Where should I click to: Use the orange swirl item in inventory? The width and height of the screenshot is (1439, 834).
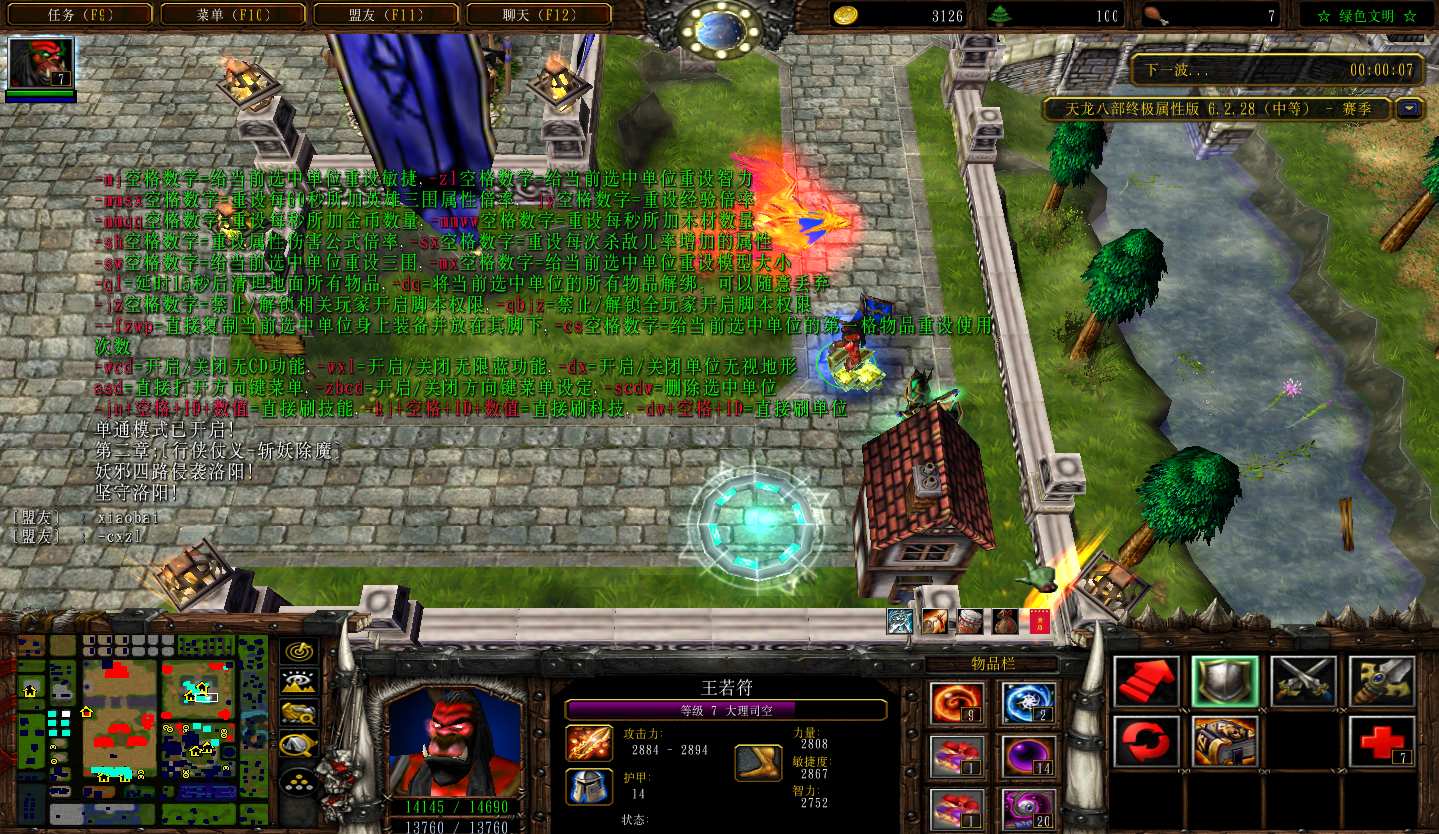[957, 704]
